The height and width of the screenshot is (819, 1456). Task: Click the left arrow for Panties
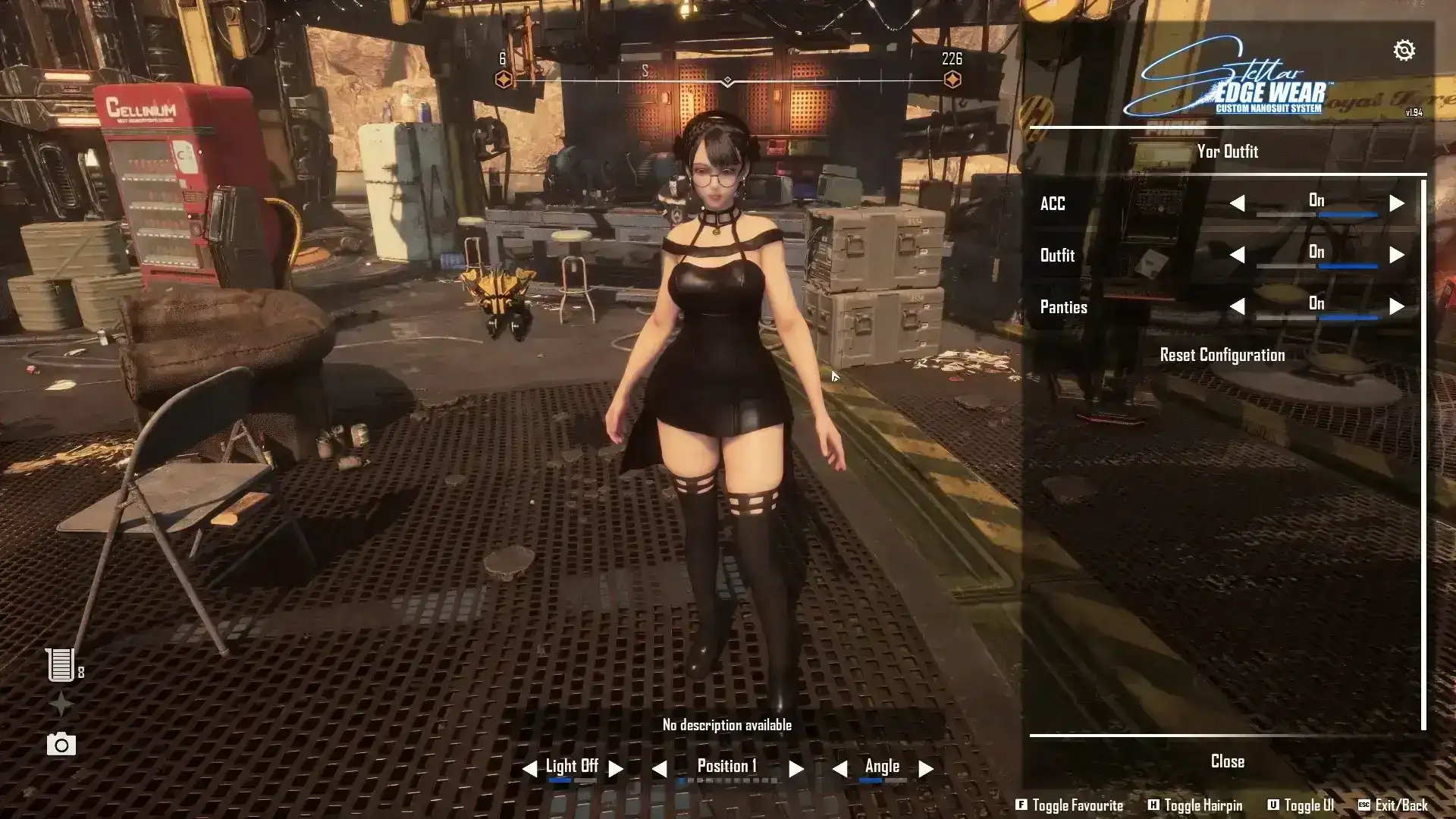1237,306
